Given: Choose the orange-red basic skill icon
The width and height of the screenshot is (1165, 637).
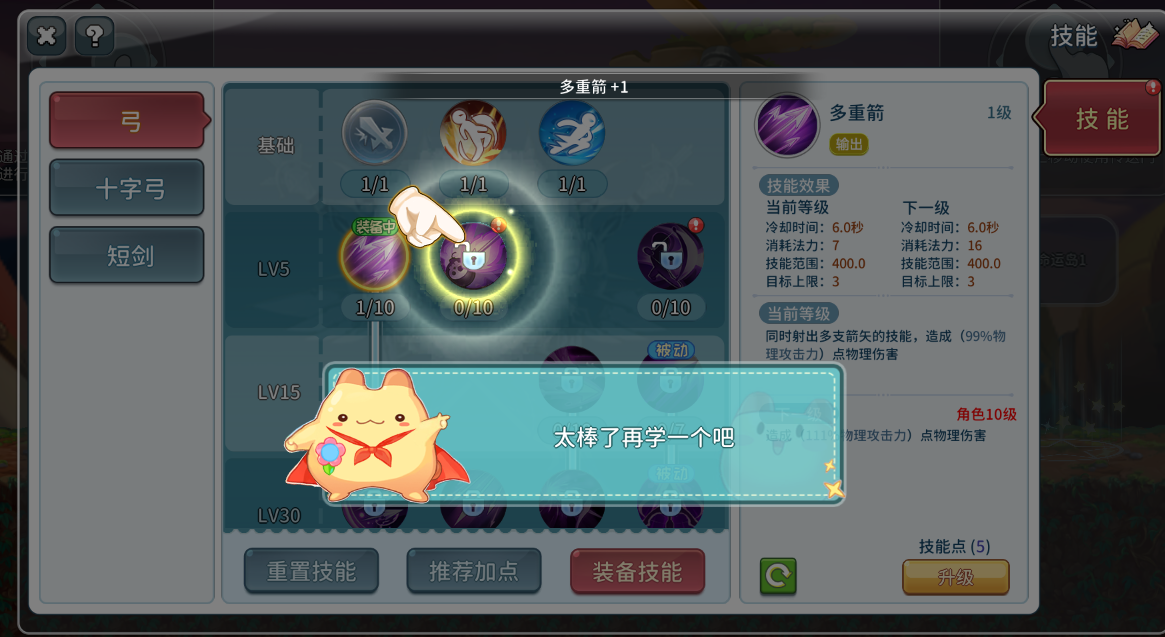Looking at the screenshot, I should coord(473,133).
